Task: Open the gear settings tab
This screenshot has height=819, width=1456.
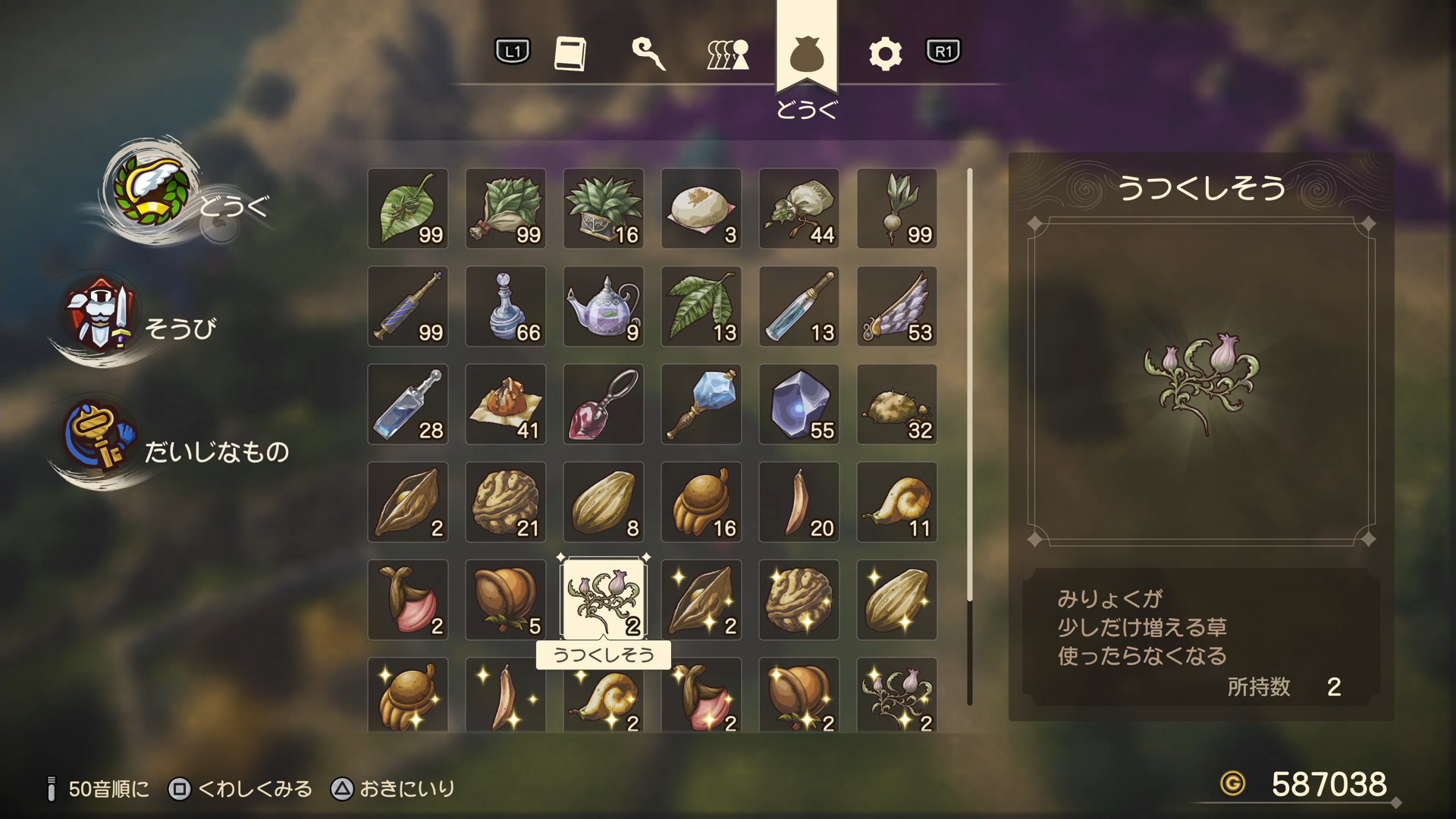Action: pos(885,53)
